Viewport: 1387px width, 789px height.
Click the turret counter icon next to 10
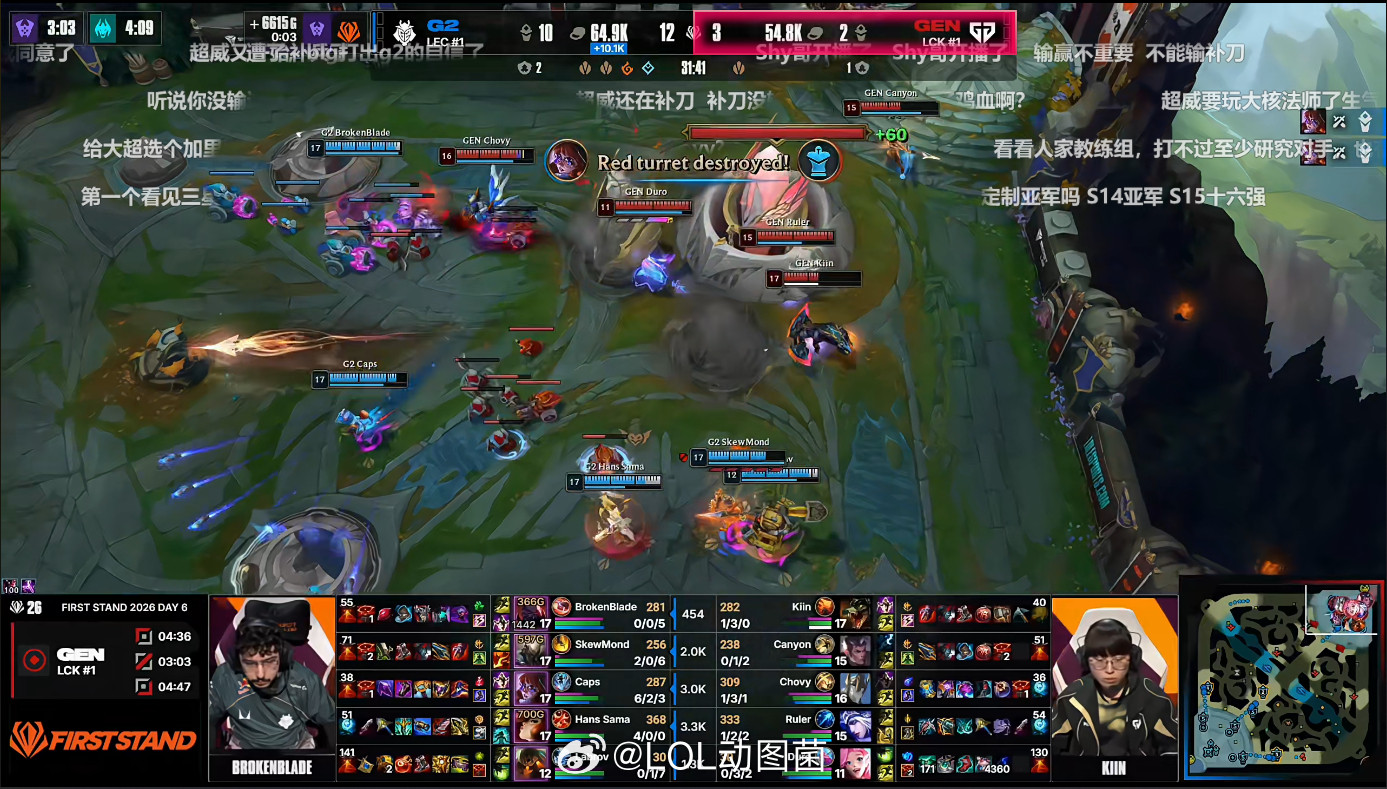tap(528, 30)
